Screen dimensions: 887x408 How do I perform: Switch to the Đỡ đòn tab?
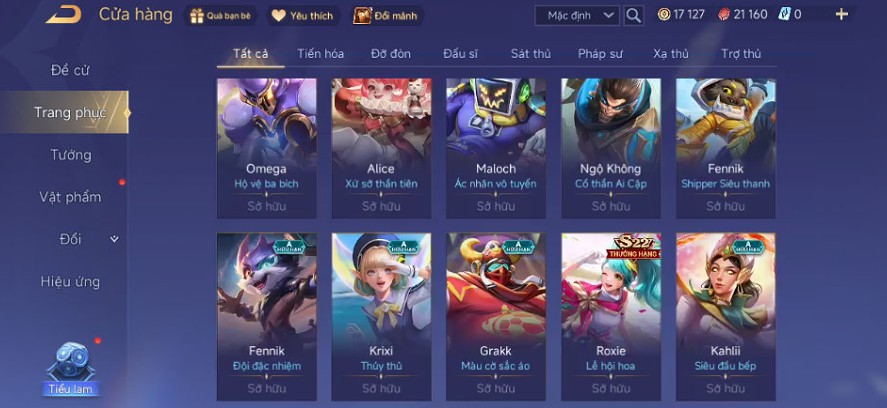click(x=390, y=54)
